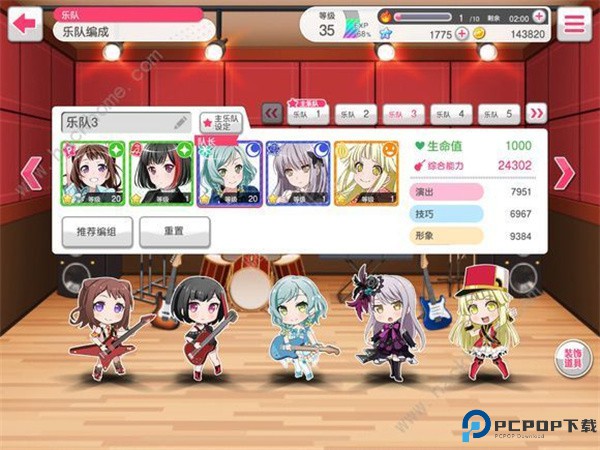Buy more stars with the plus icon
The height and width of the screenshot is (450, 600).
pos(462,34)
